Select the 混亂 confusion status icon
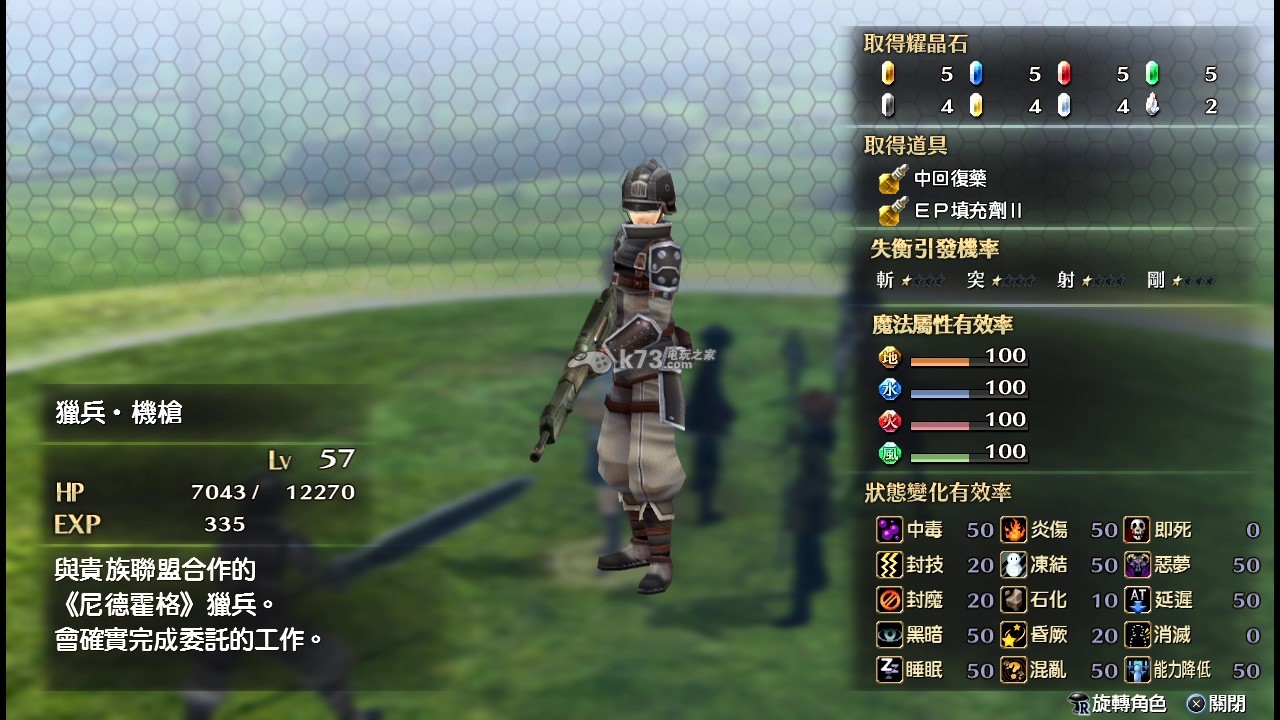The height and width of the screenshot is (720, 1280). click(x=1014, y=670)
